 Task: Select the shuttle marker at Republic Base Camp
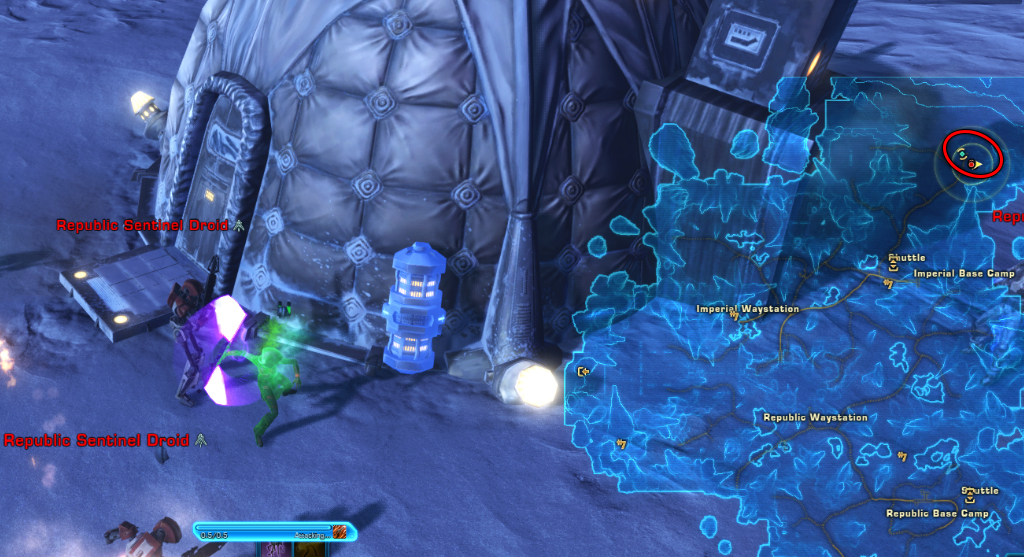click(968, 501)
